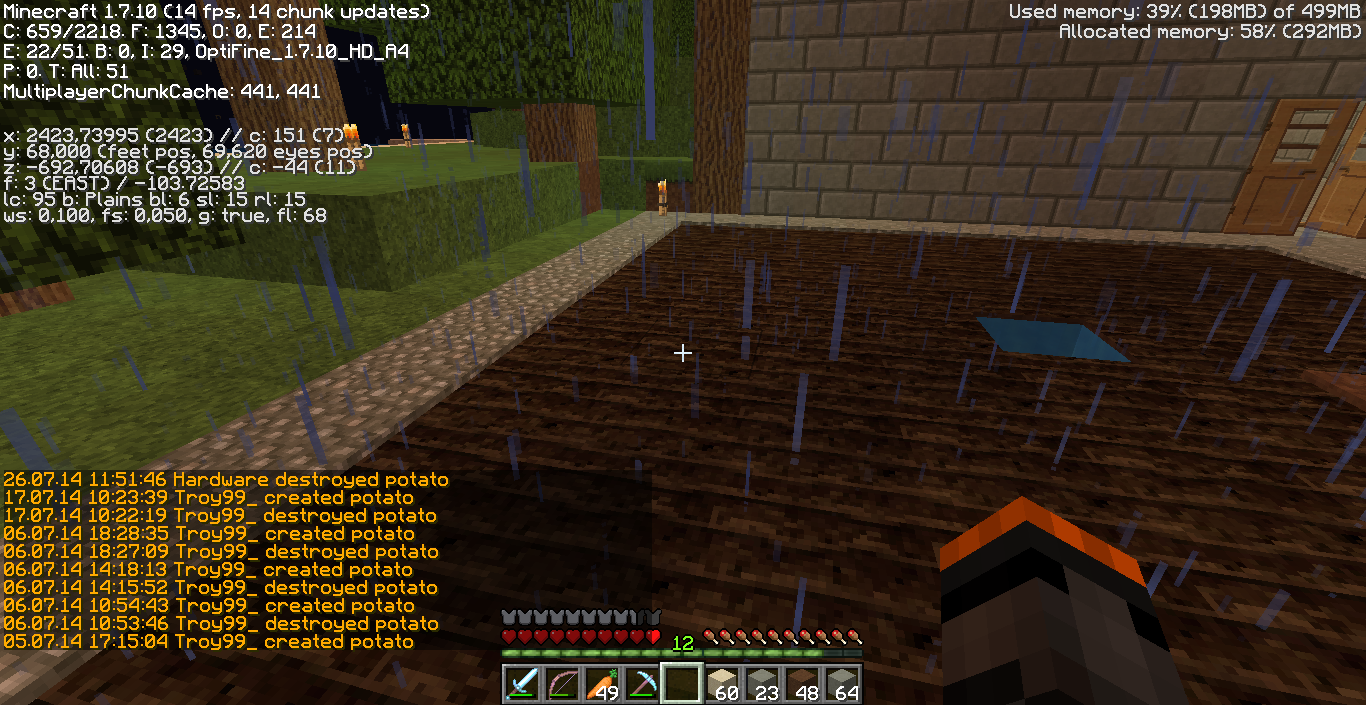
Task: Choose the grey block stack of 64
Action: point(842,684)
